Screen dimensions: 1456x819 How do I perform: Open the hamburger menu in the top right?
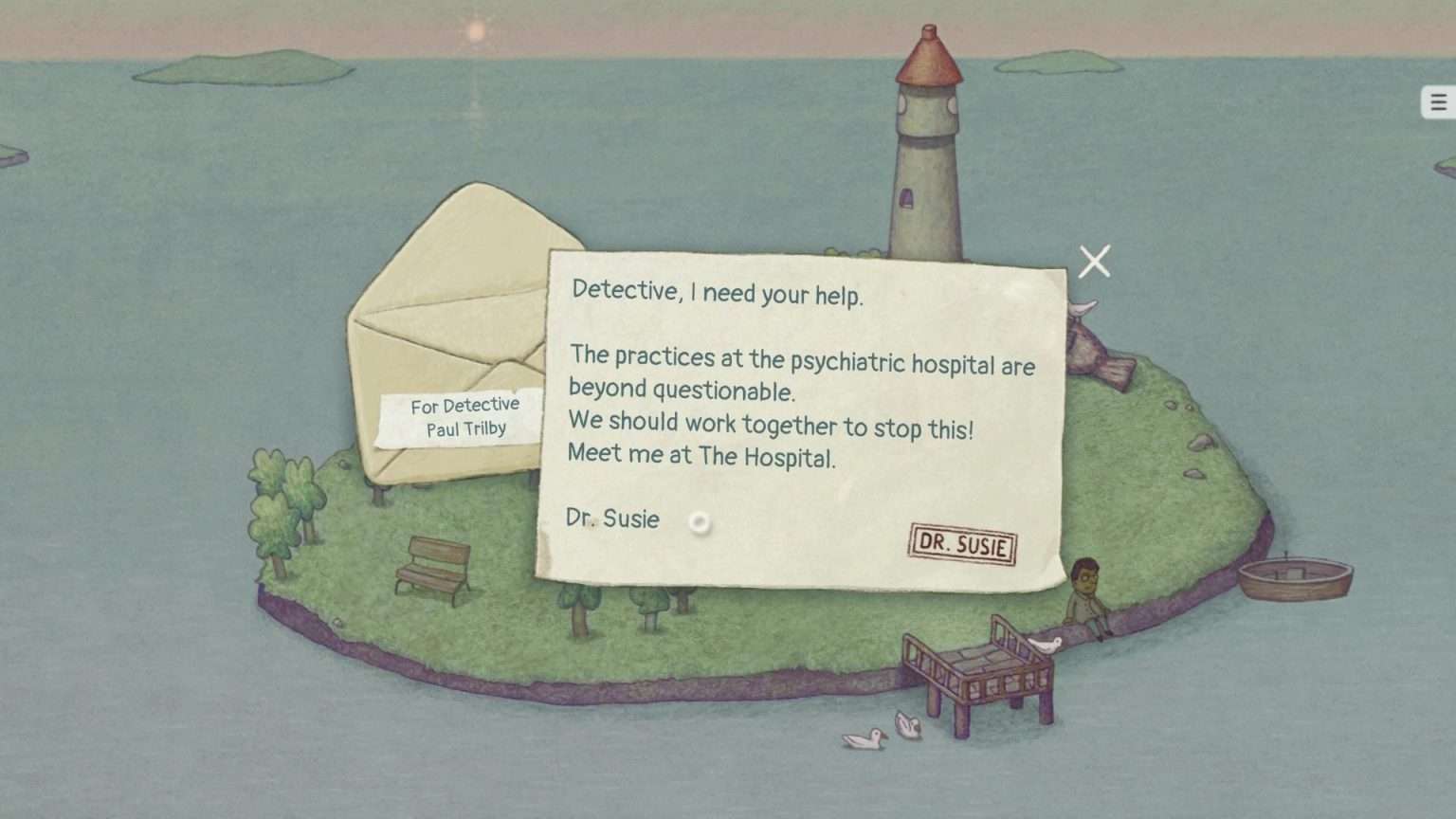tap(1437, 101)
